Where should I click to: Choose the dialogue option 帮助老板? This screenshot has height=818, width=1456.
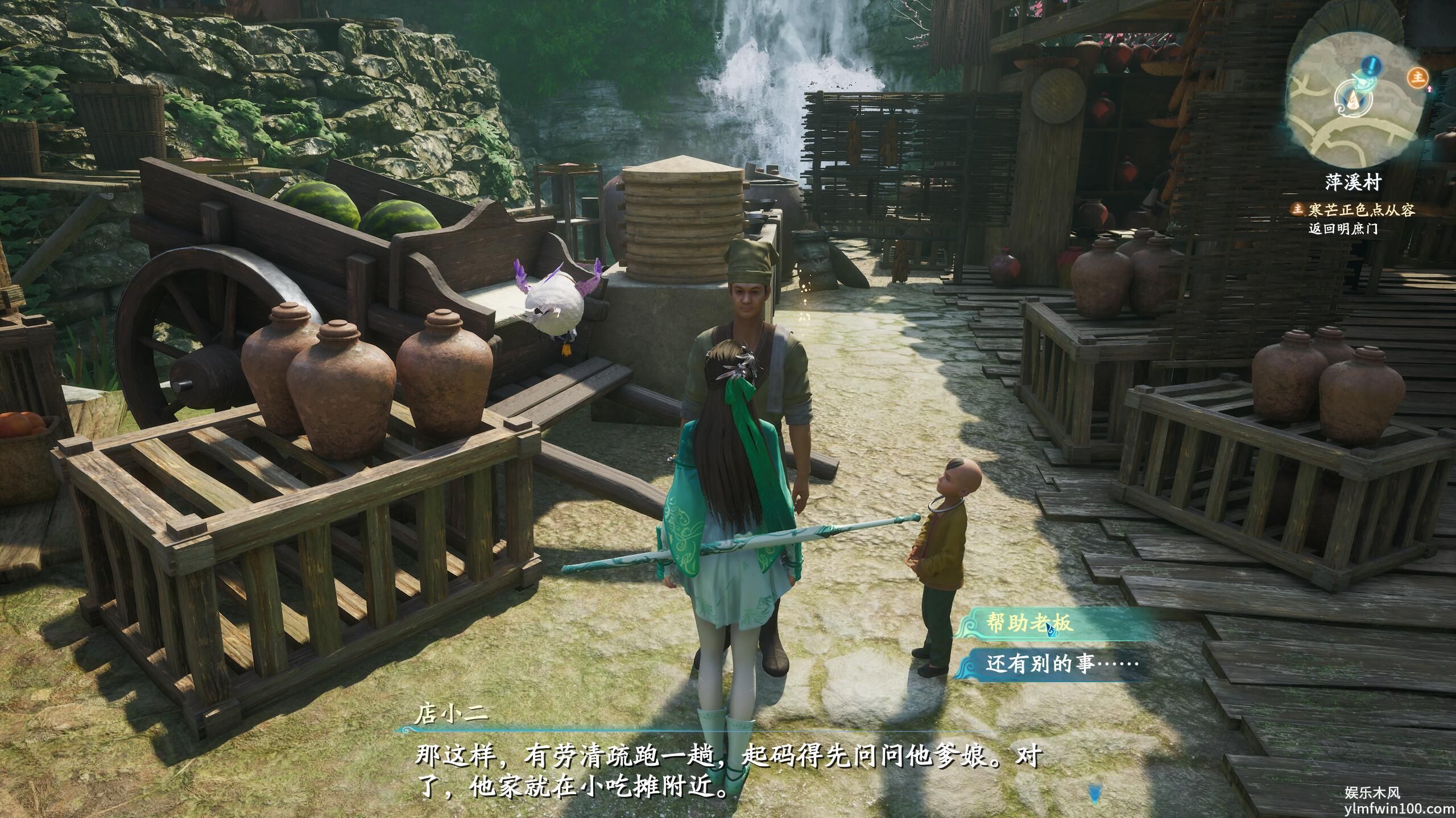coord(1029,623)
